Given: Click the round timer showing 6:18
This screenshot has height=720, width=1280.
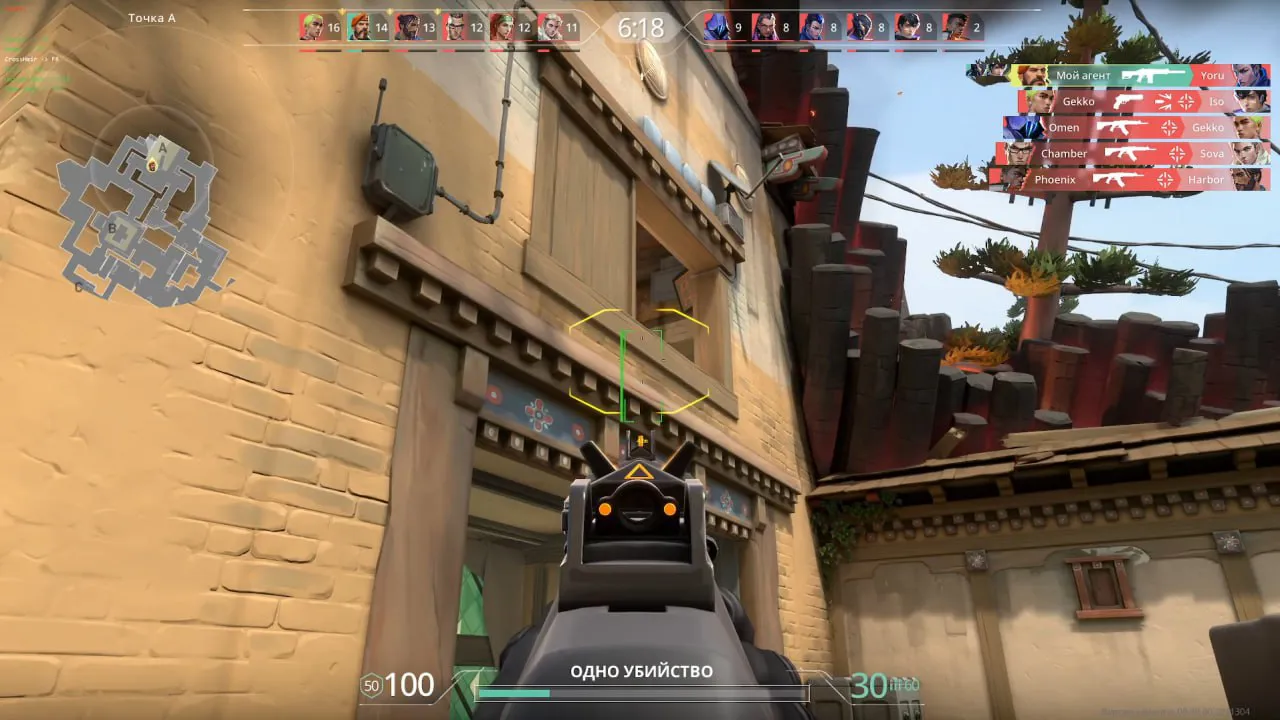Looking at the screenshot, I should [642, 28].
